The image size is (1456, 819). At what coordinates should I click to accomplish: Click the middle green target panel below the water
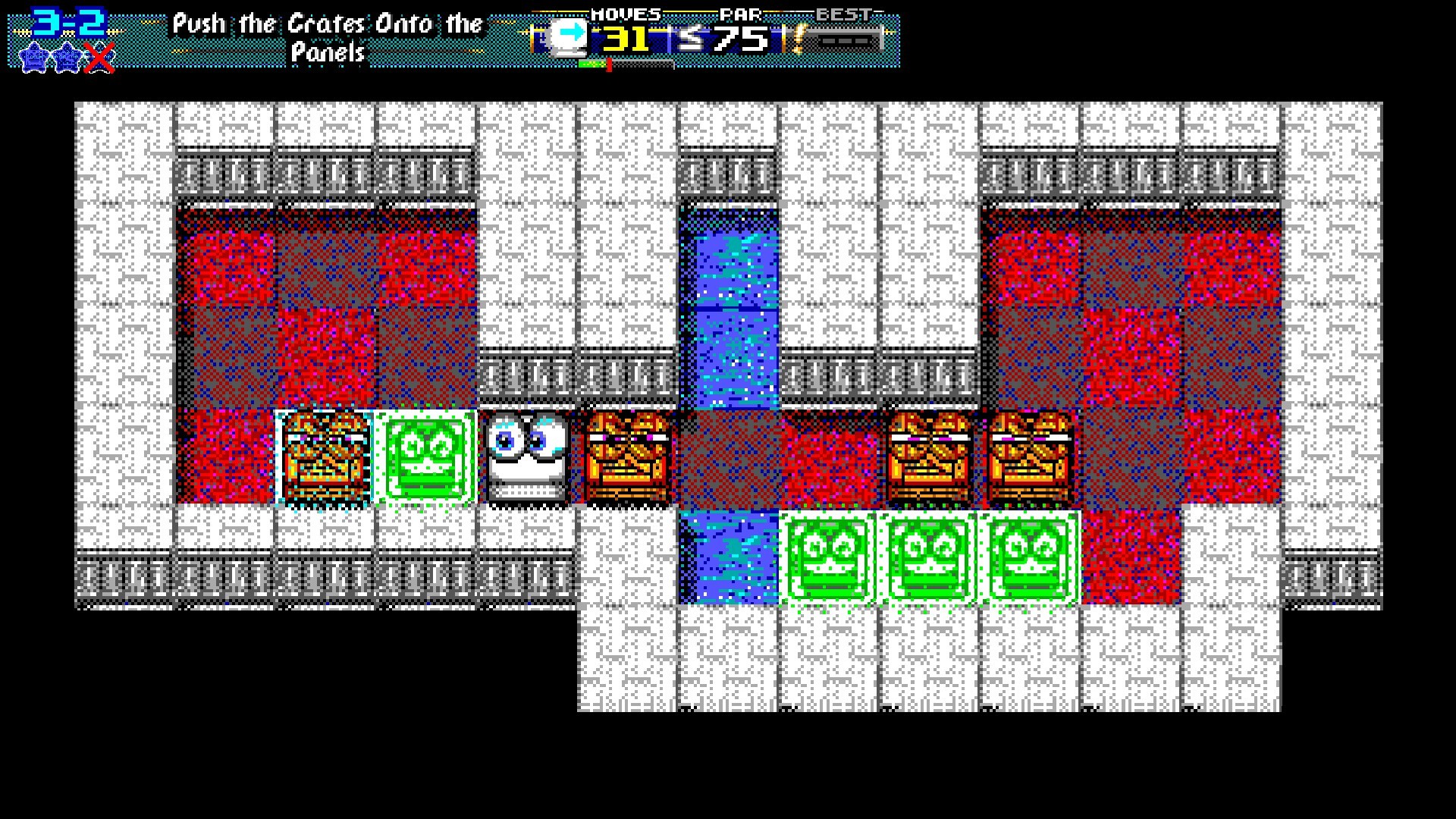pos(929,556)
